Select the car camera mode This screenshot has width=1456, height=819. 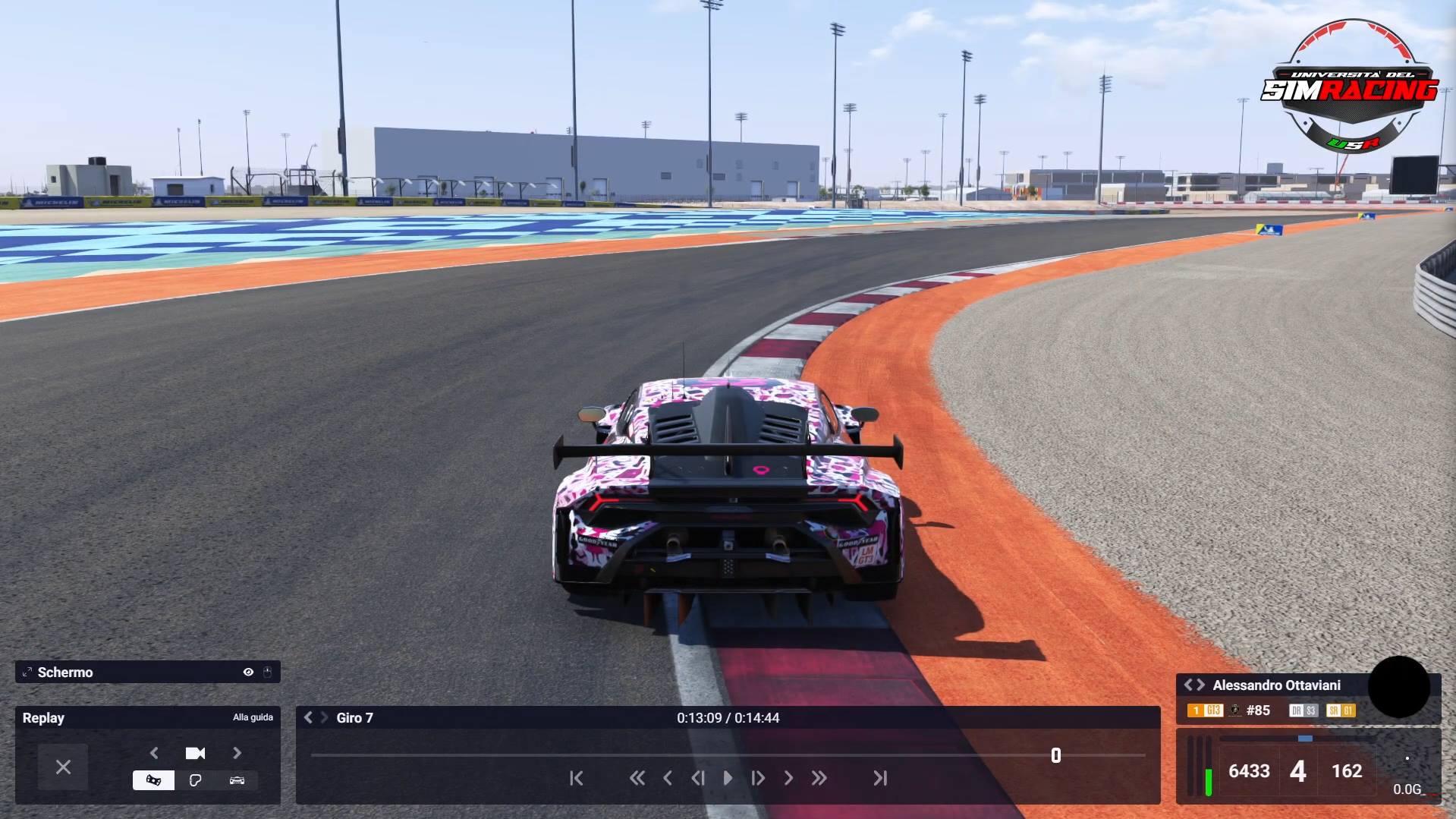[237, 780]
